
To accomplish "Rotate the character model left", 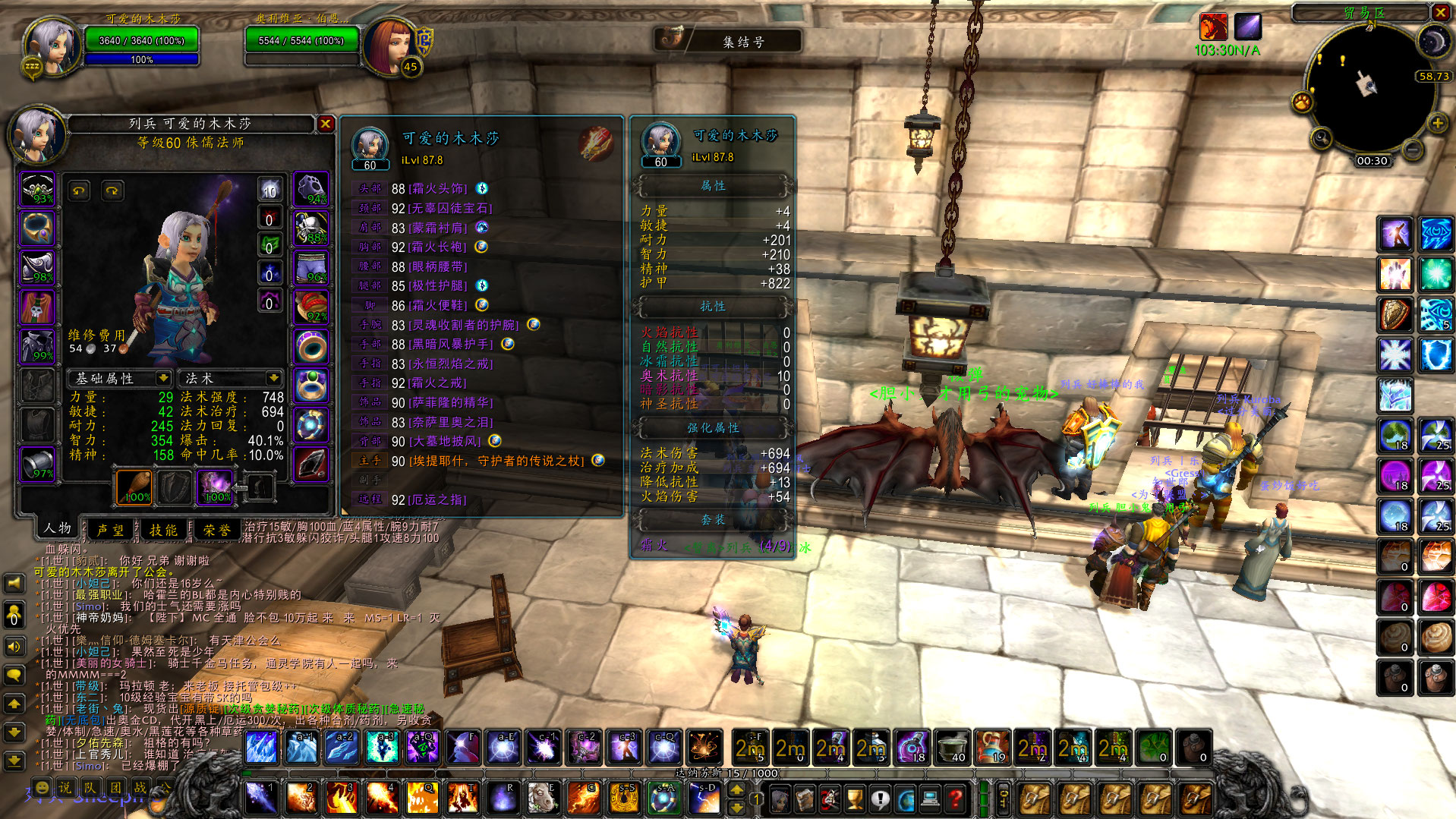I will click(79, 191).
